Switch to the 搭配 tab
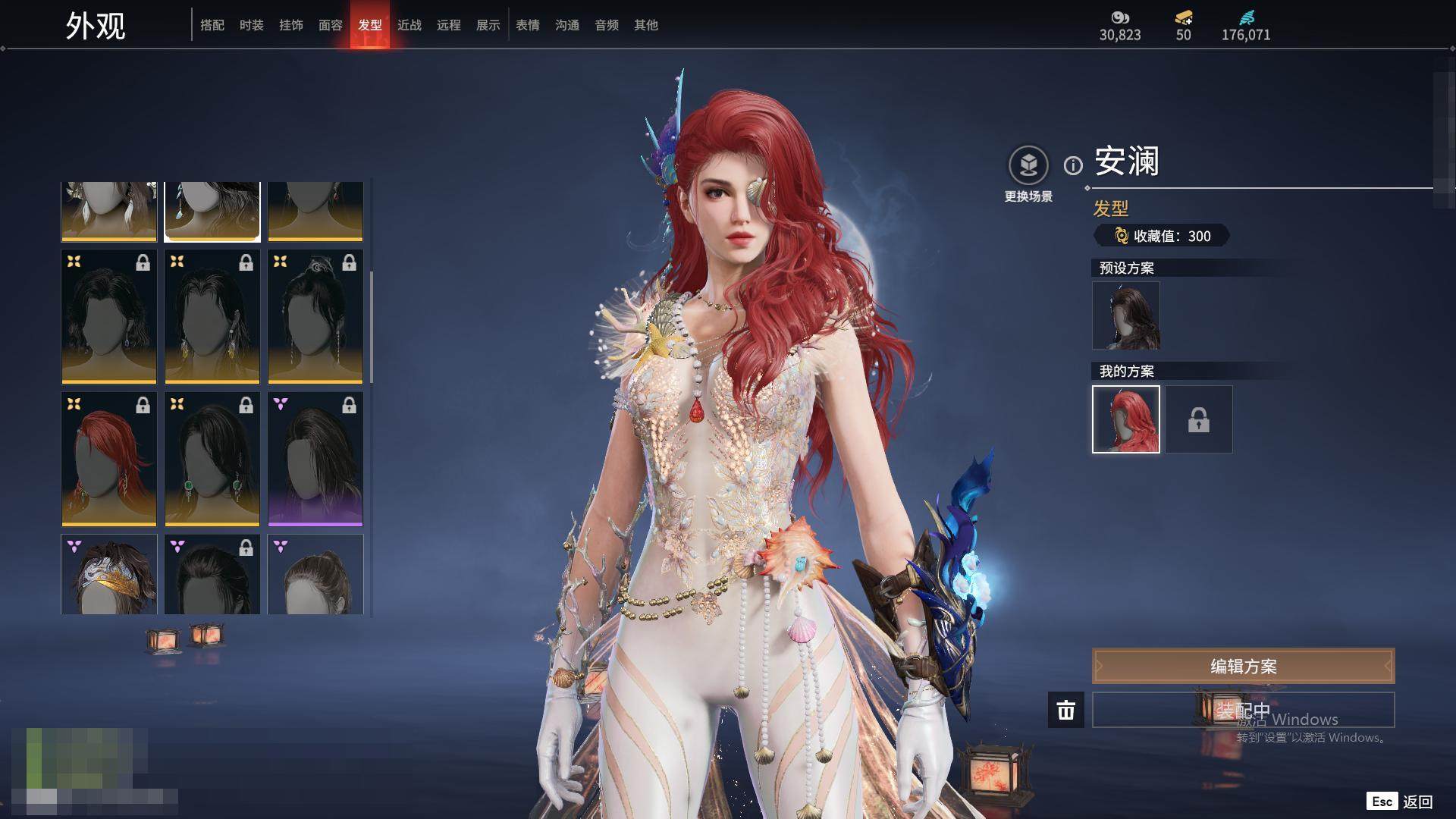Image resolution: width=1456 pixels, height=819 pixels. (x=212, y=25)
